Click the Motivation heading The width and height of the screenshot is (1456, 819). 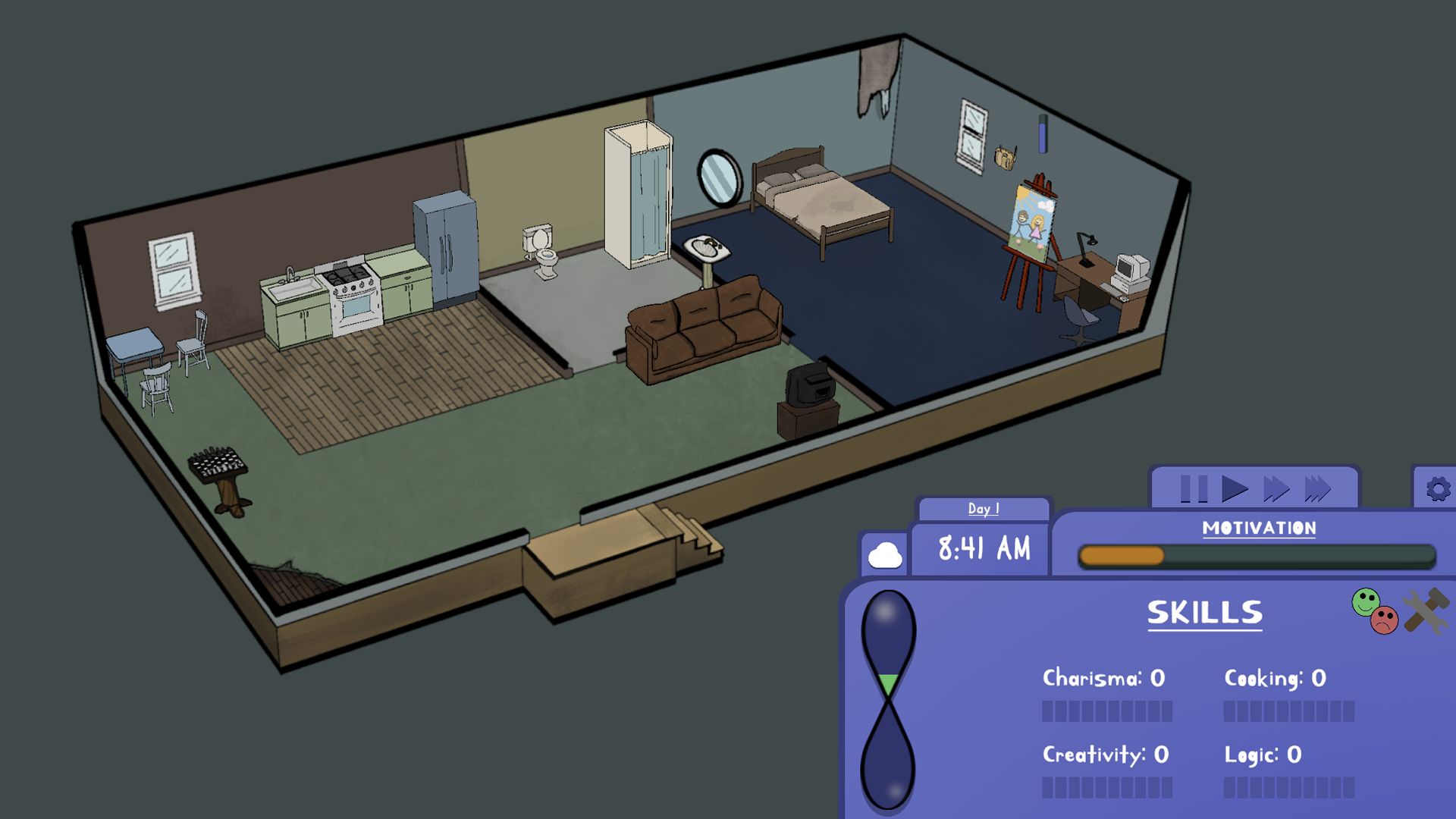click(1259, 529)
